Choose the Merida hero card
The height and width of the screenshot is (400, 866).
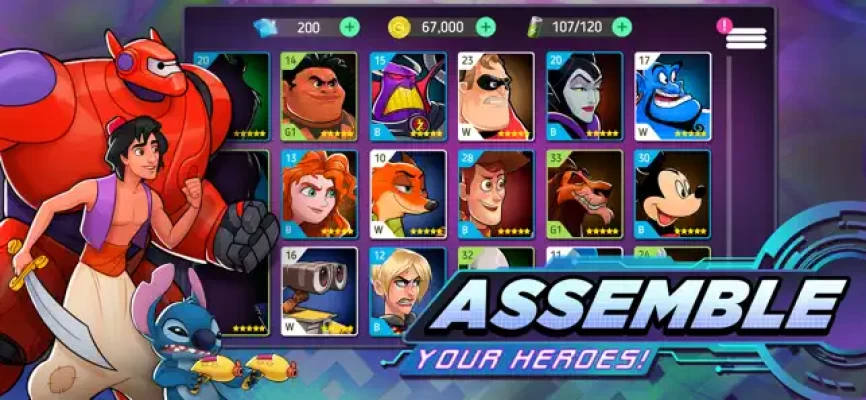click(319, 193)
